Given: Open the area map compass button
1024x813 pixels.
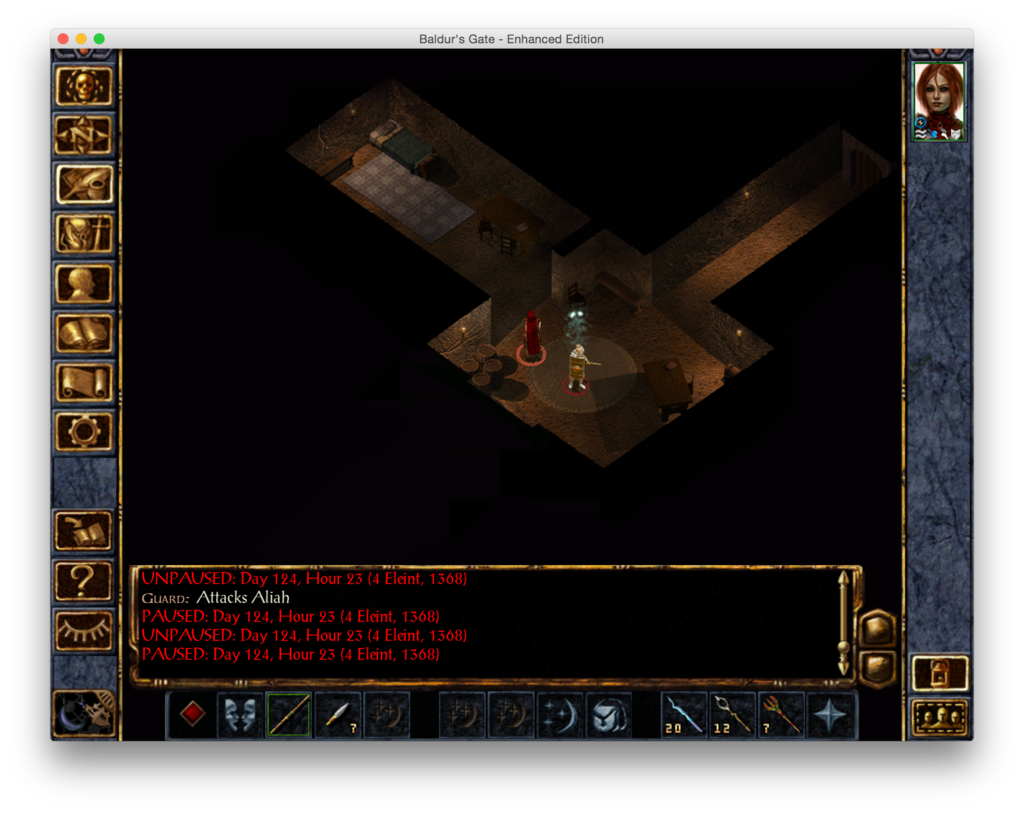Looking at the screenshot, I should pyautogui.click(x=84, y=135).
